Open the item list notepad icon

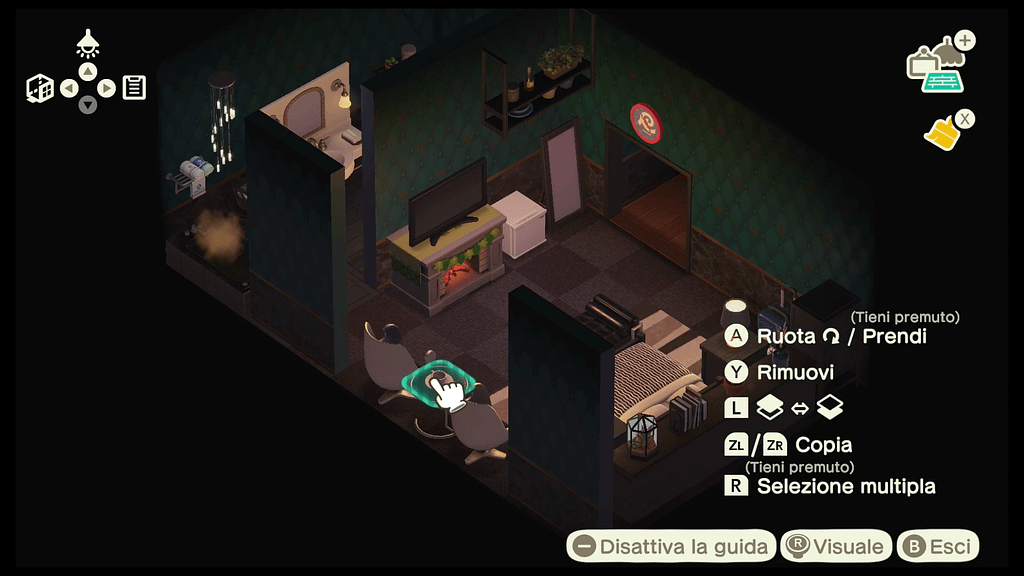coord(134,88)
